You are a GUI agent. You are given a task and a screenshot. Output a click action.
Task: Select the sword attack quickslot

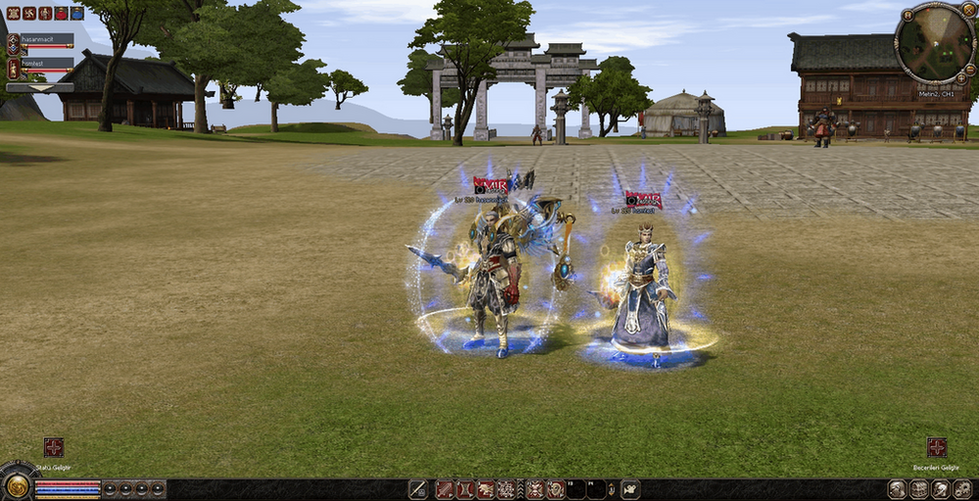[417, 489]
